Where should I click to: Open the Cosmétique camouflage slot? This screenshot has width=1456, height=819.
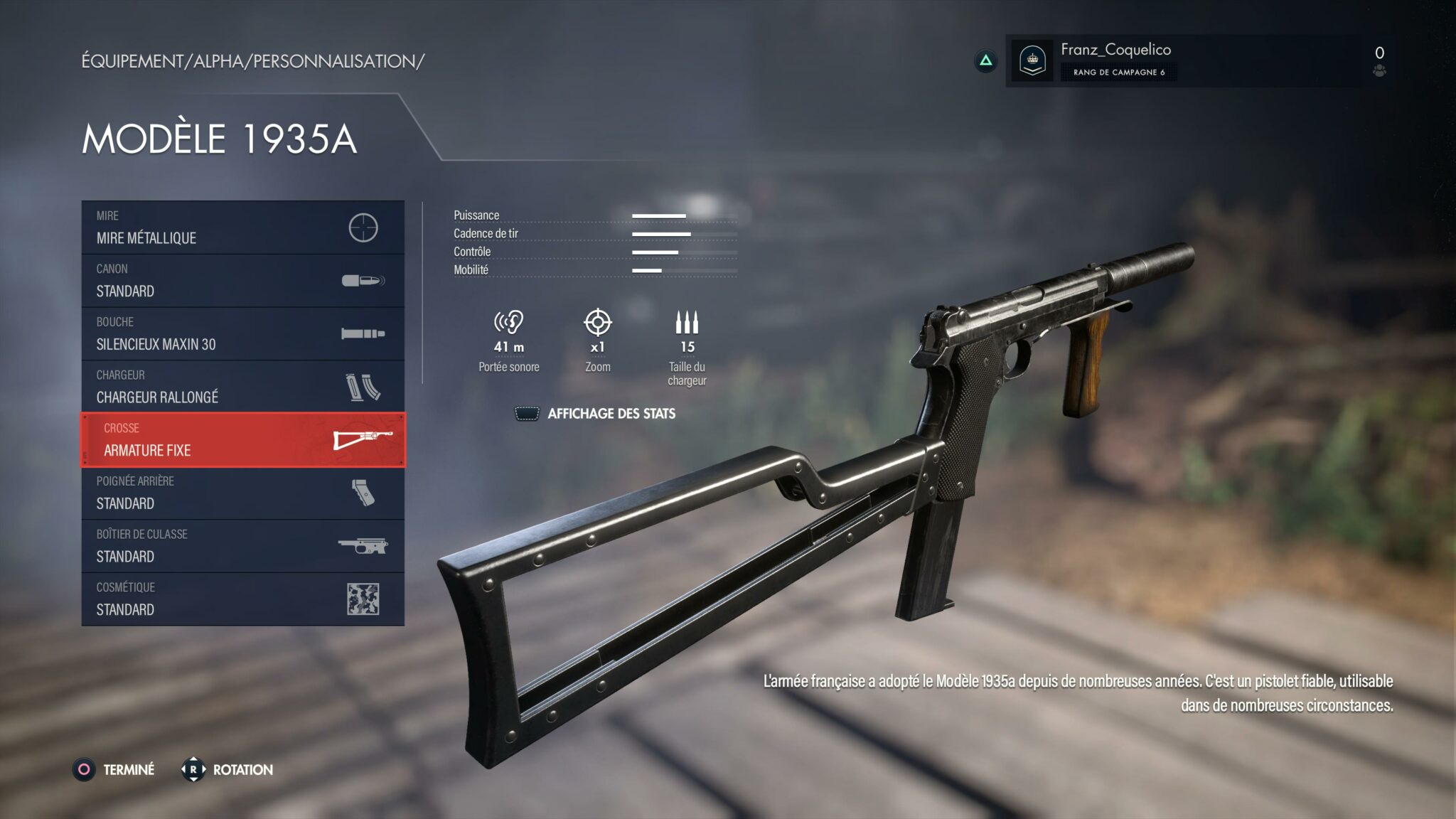click(242, 599)
